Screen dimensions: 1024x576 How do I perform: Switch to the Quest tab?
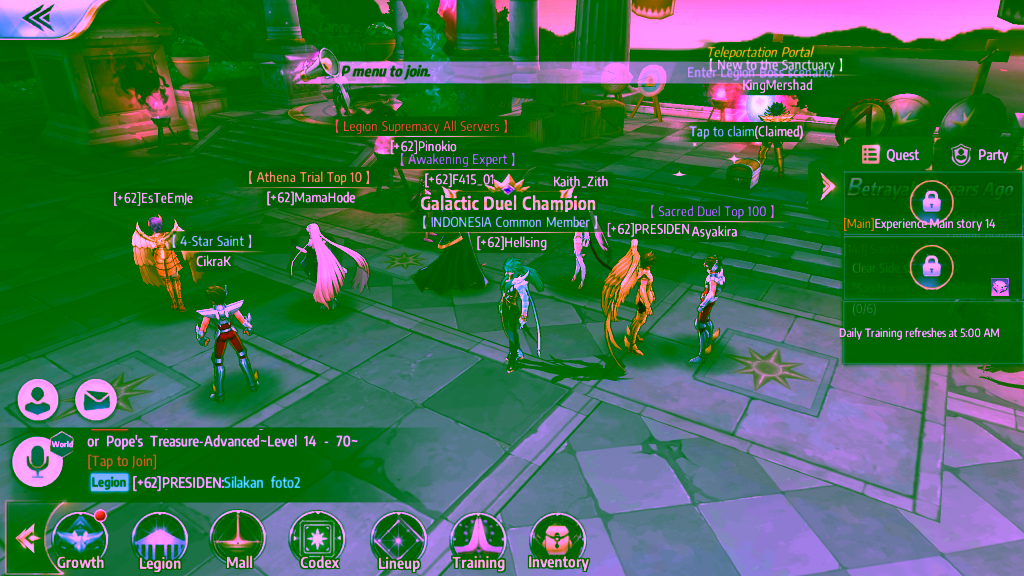coord(890,155)
